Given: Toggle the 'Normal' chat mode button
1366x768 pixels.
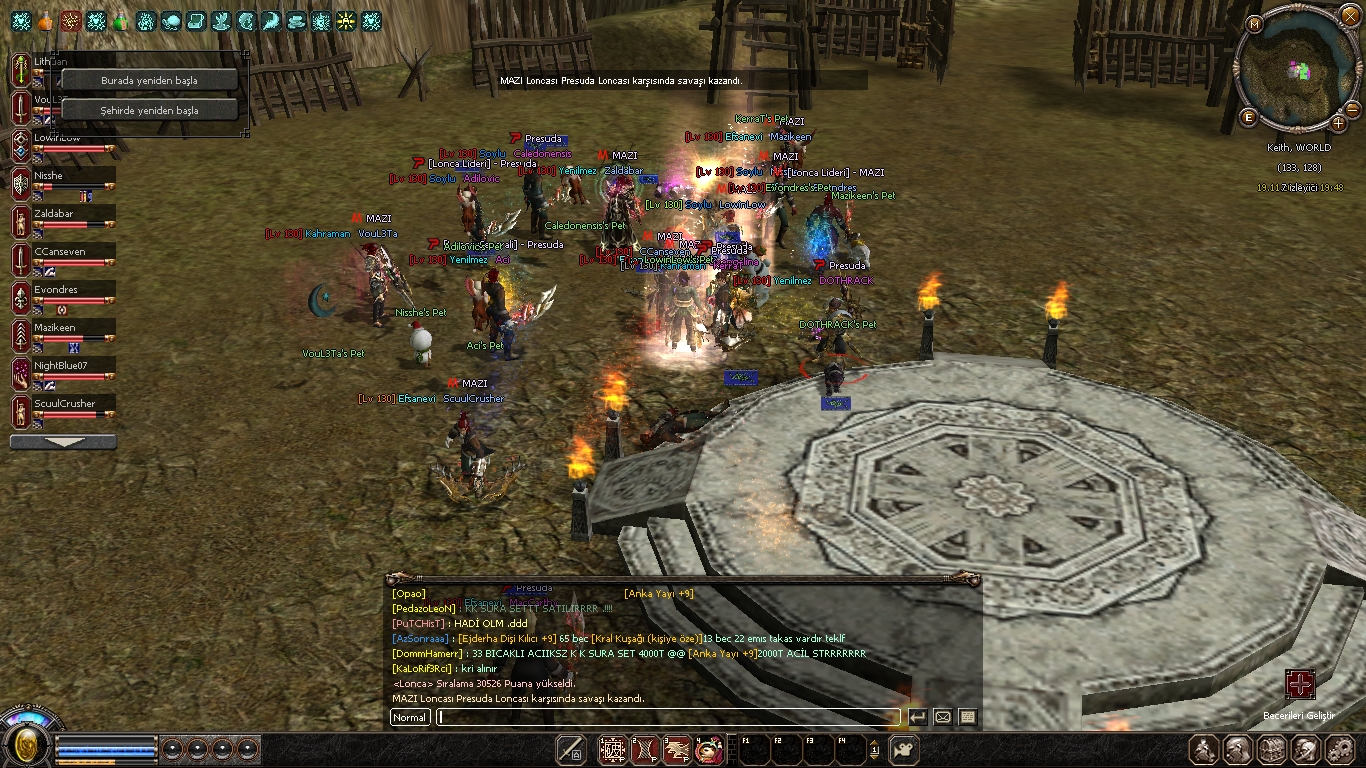Looking at the screenshot, I should pos(410,717).
